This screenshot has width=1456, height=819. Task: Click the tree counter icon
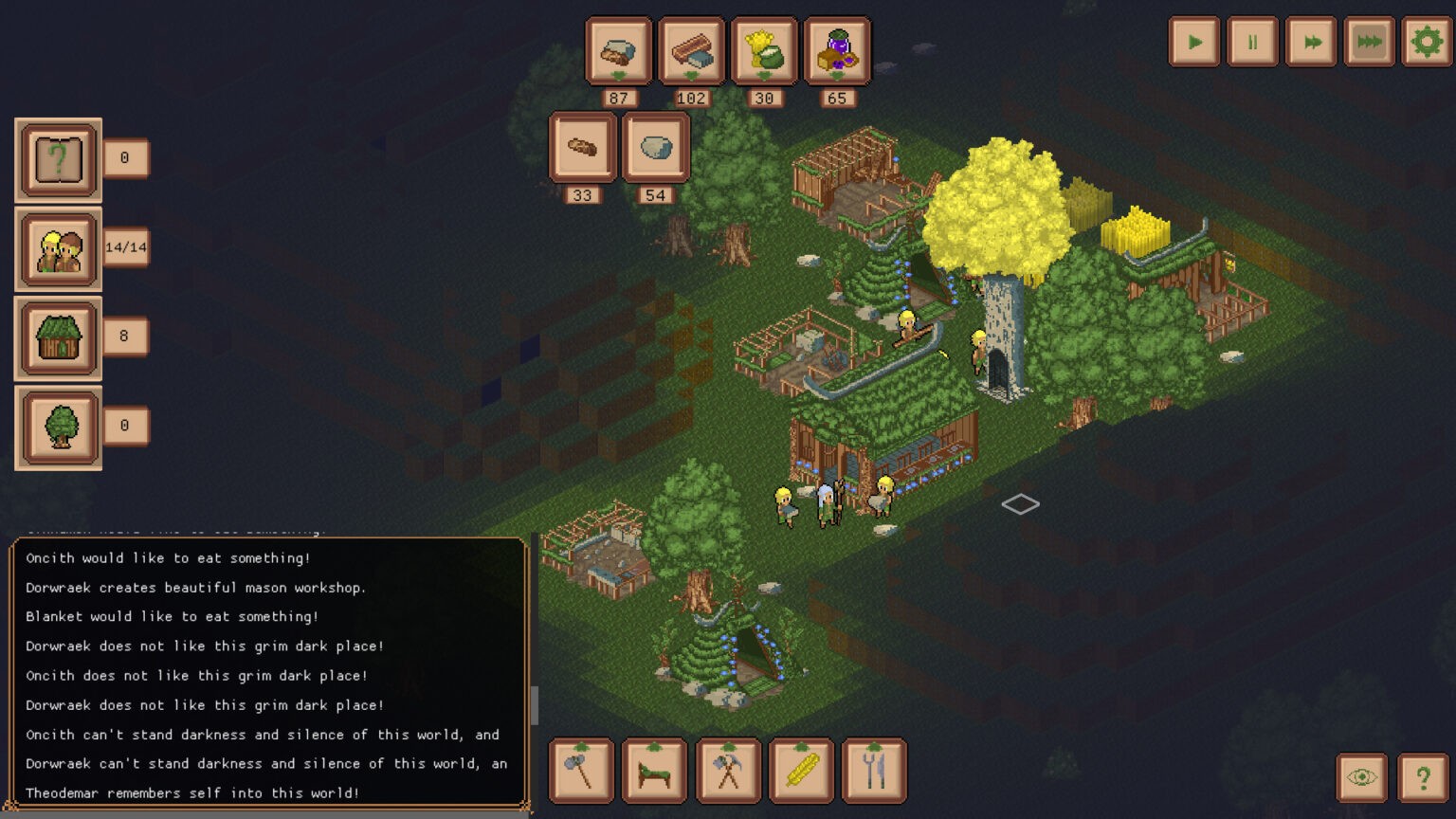point(59,427)
